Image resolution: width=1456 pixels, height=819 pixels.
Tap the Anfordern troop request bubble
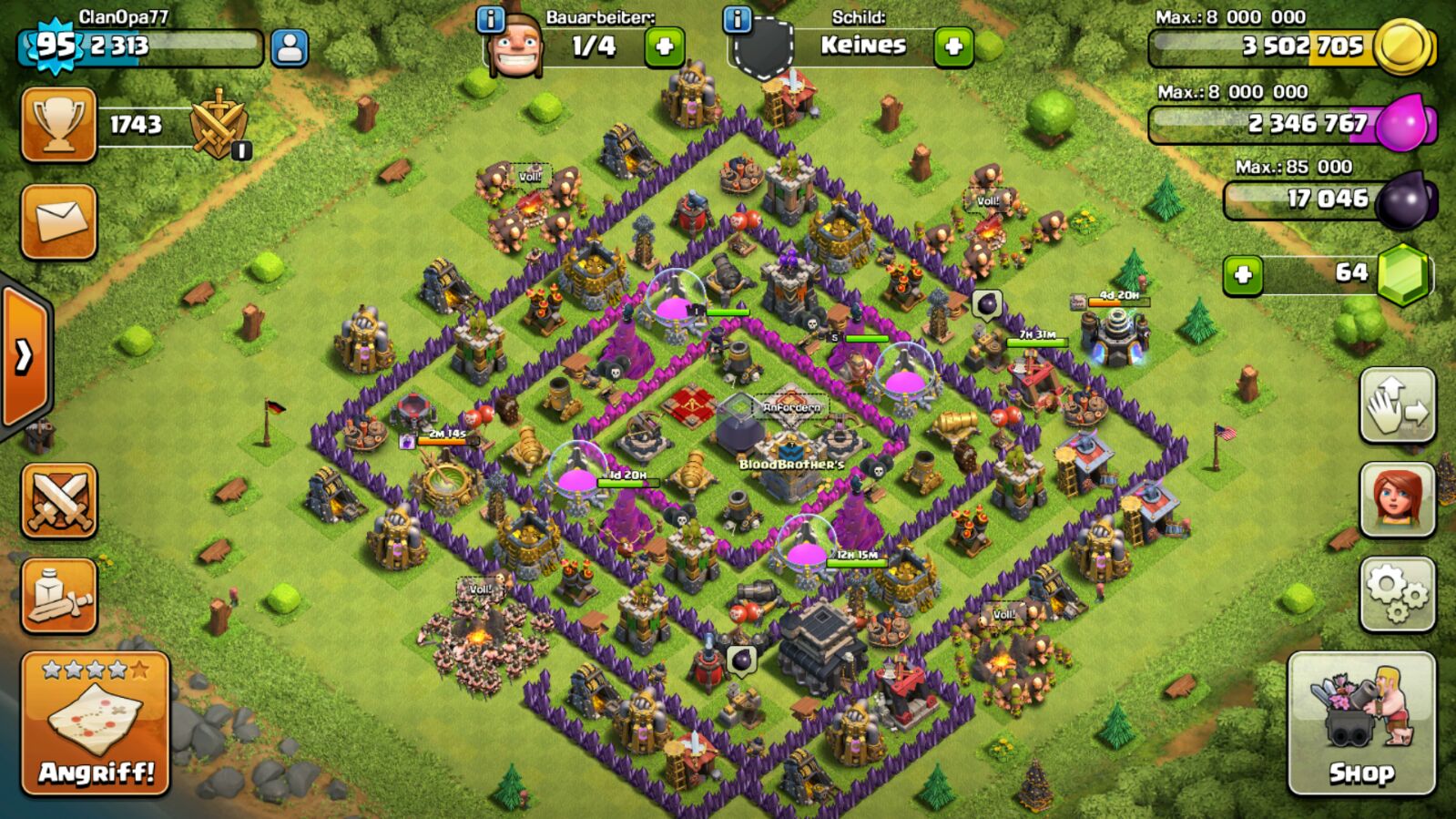click(790, 407)
